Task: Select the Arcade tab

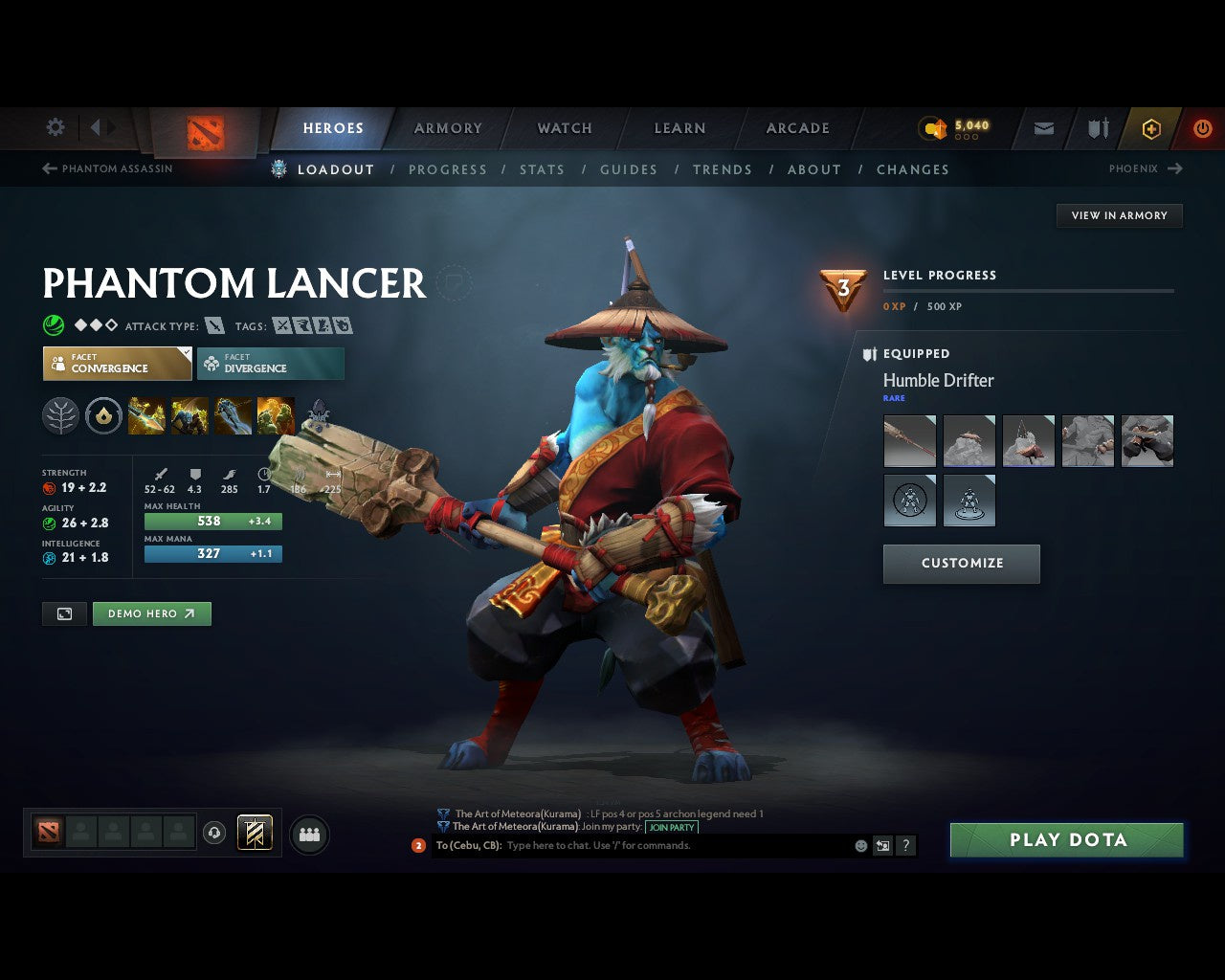Action: click(x=797, y=128)
